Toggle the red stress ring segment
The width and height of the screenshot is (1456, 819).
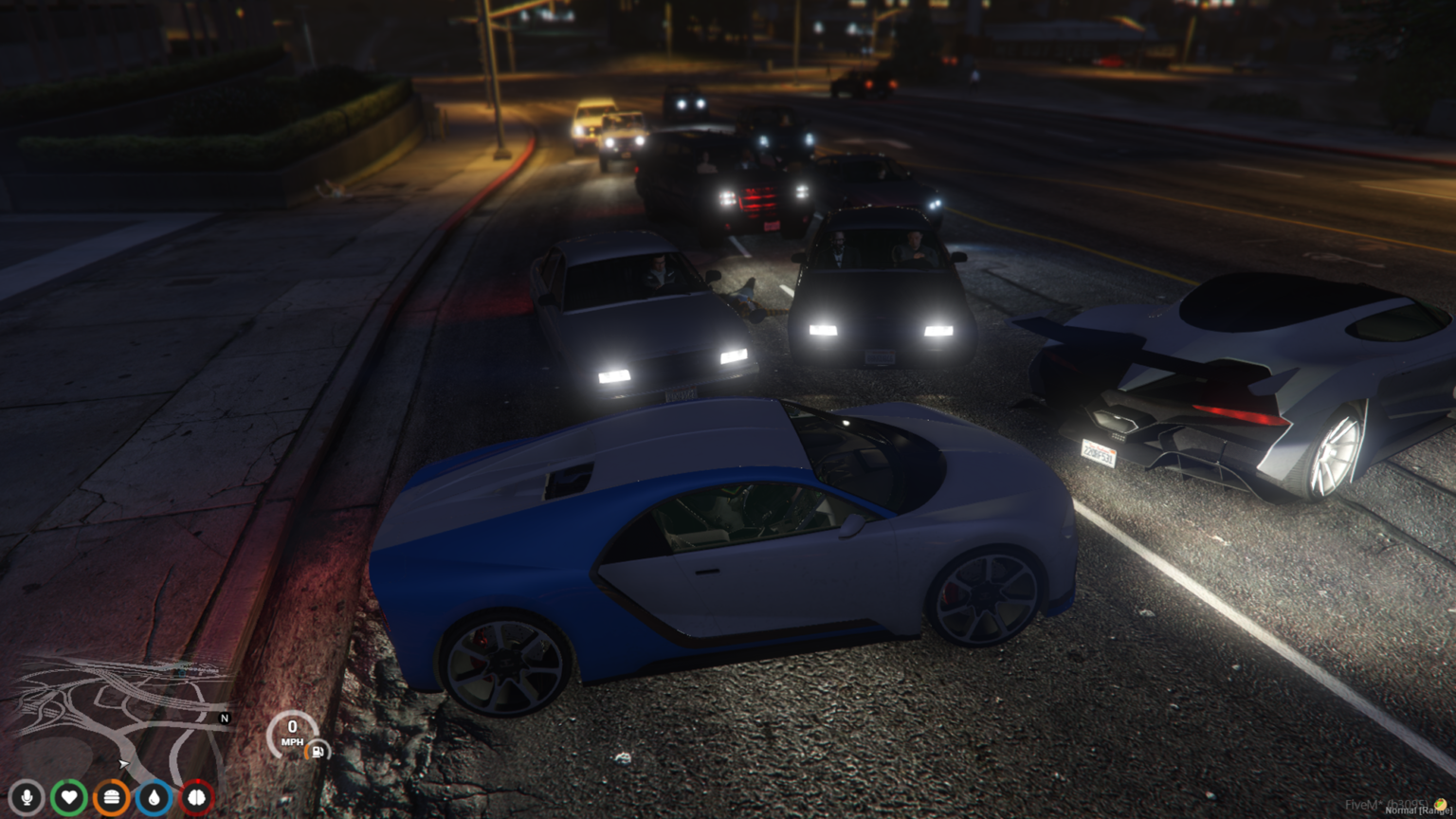pyautogui.click(x=199, y=780)
